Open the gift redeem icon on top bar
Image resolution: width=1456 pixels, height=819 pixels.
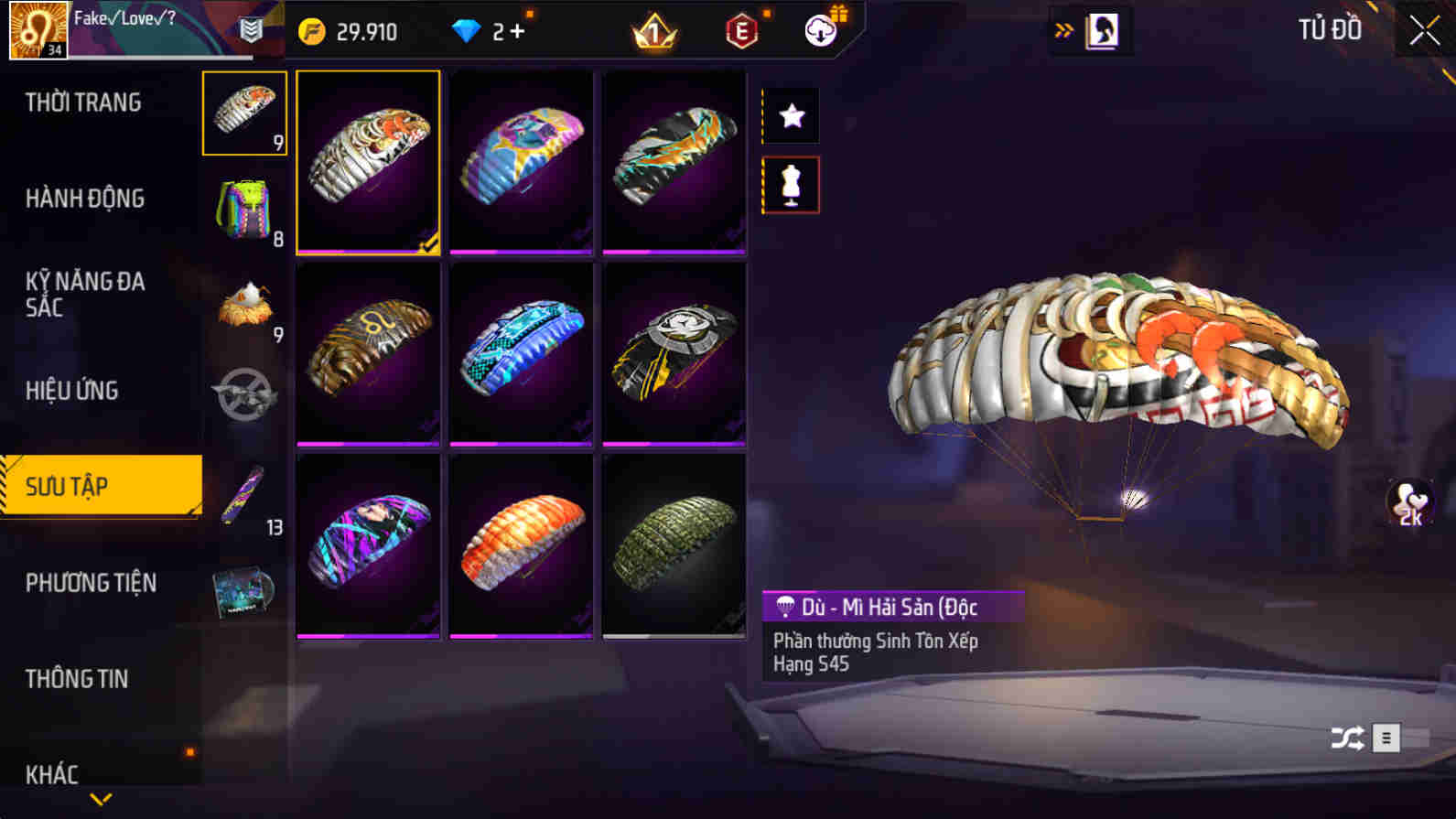pos(821,29)
